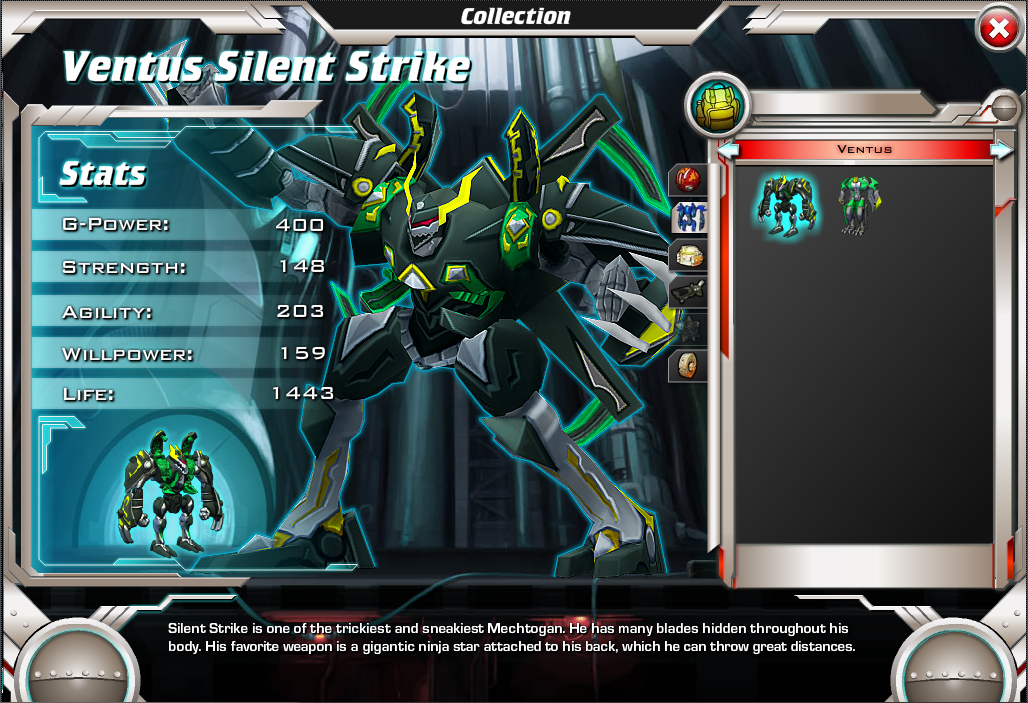The image size is (1028, 703).
Task: Close the Collection window
Action: click(997, 30)
